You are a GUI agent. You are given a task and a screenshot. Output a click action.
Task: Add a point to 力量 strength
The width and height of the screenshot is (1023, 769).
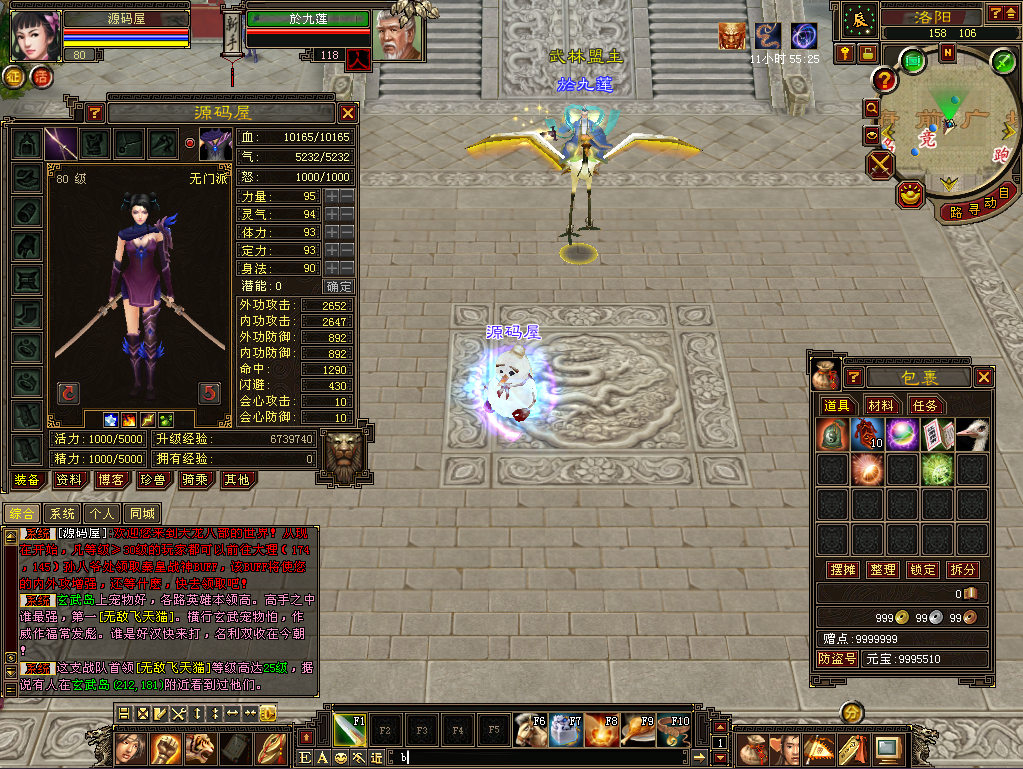point(332,196)
